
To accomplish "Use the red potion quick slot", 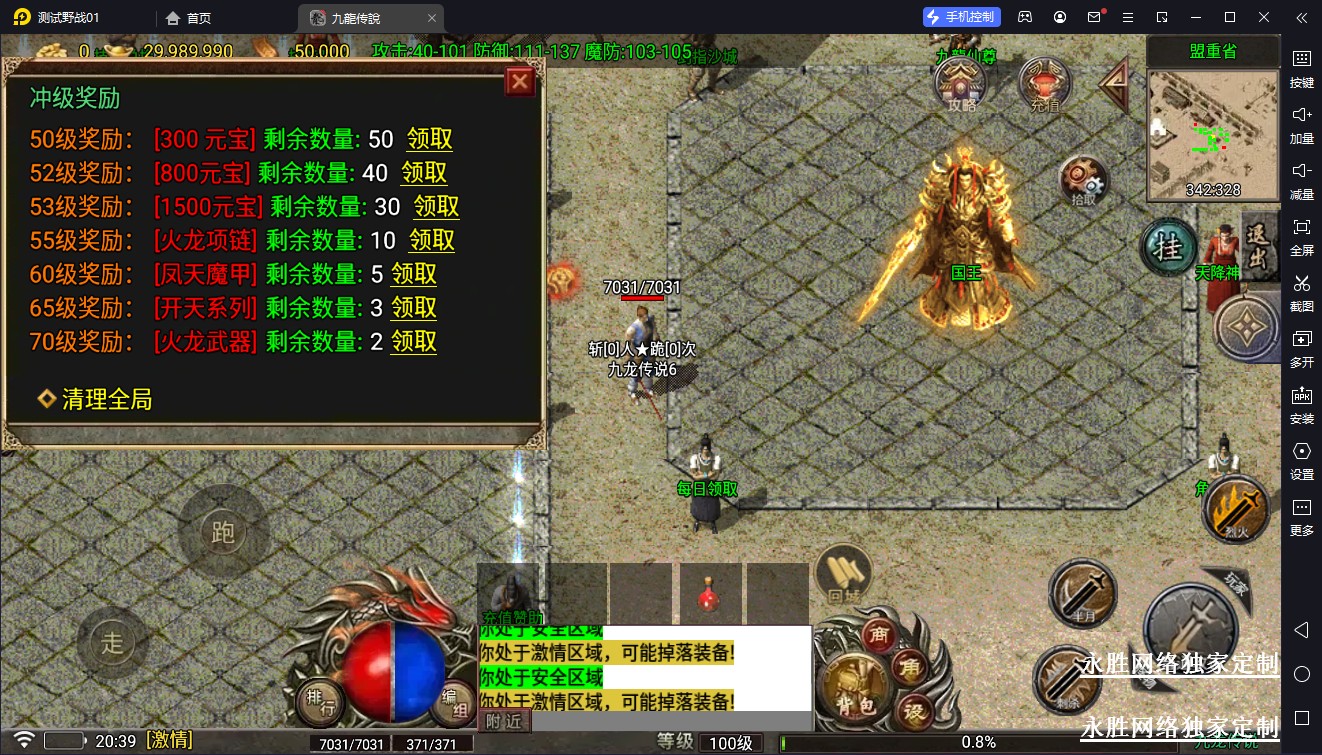I will click(712, 595).
